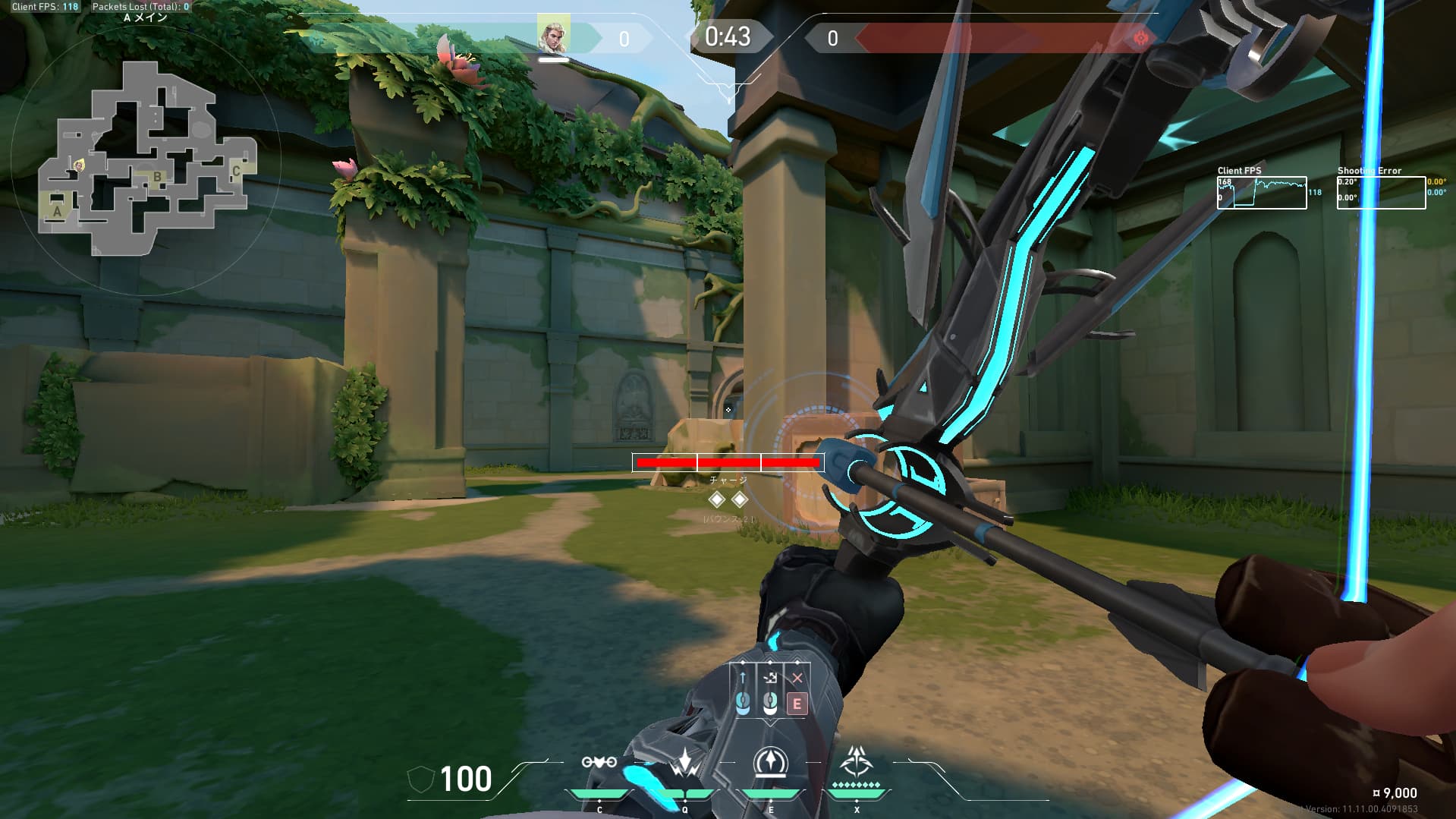Activate the Shock Bolt ability icon
The height and width of the screenshot is (819, 1456).
[685, 763]
